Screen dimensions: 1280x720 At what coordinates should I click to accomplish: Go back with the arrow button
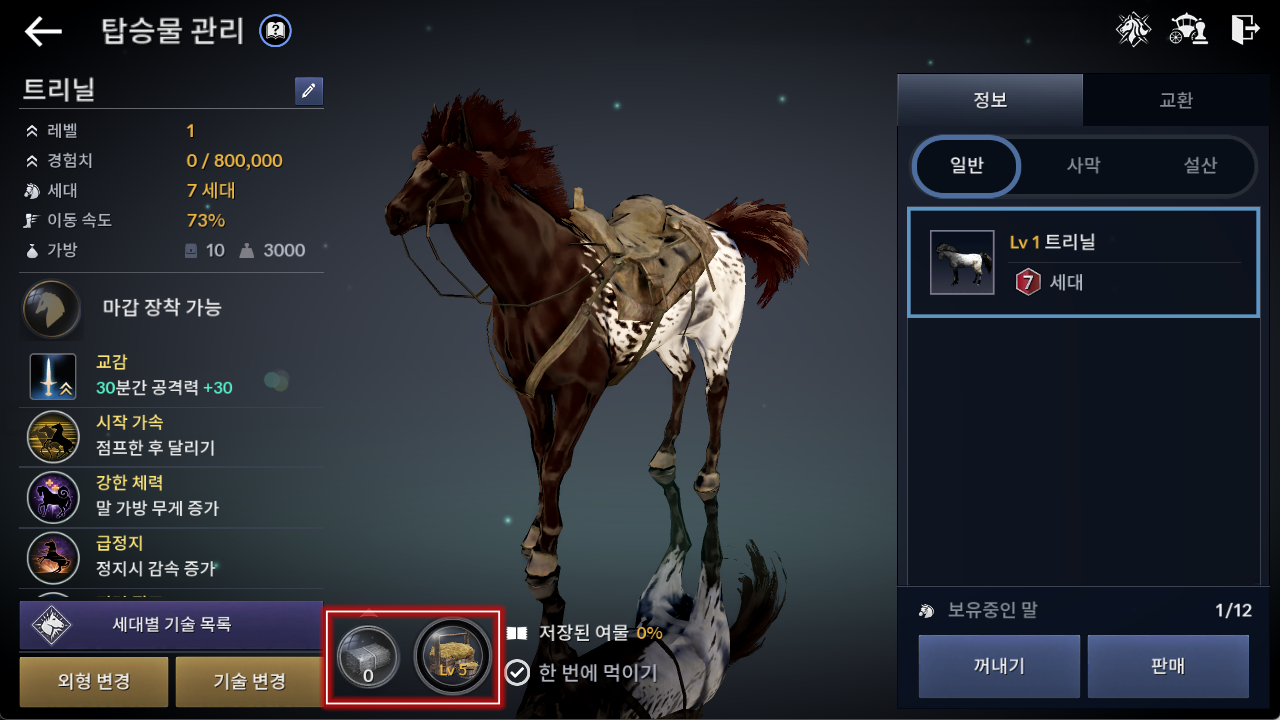tap(43, 32)
